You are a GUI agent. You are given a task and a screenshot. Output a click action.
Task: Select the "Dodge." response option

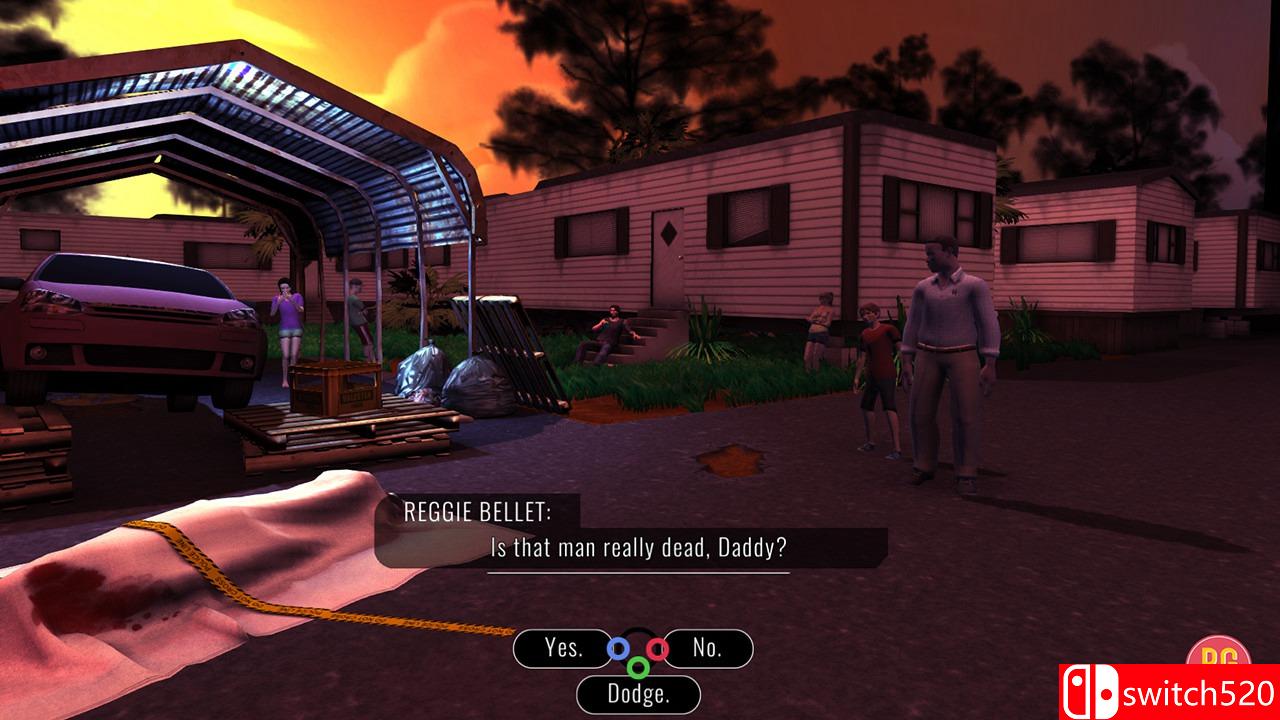pyautogui.click(x=638, y=693)
